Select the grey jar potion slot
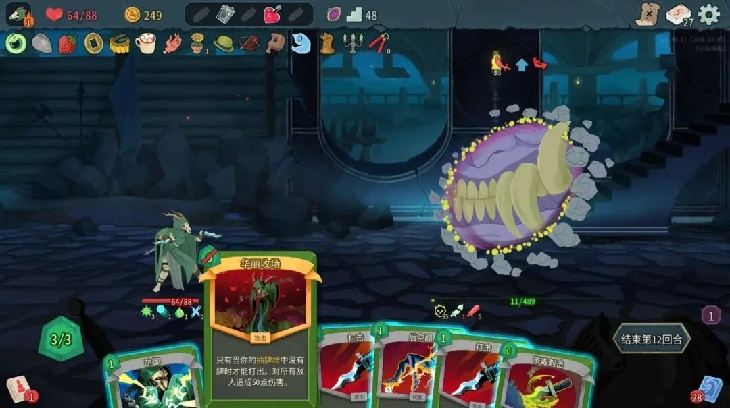The image size is (730, 408). (224, 14)
